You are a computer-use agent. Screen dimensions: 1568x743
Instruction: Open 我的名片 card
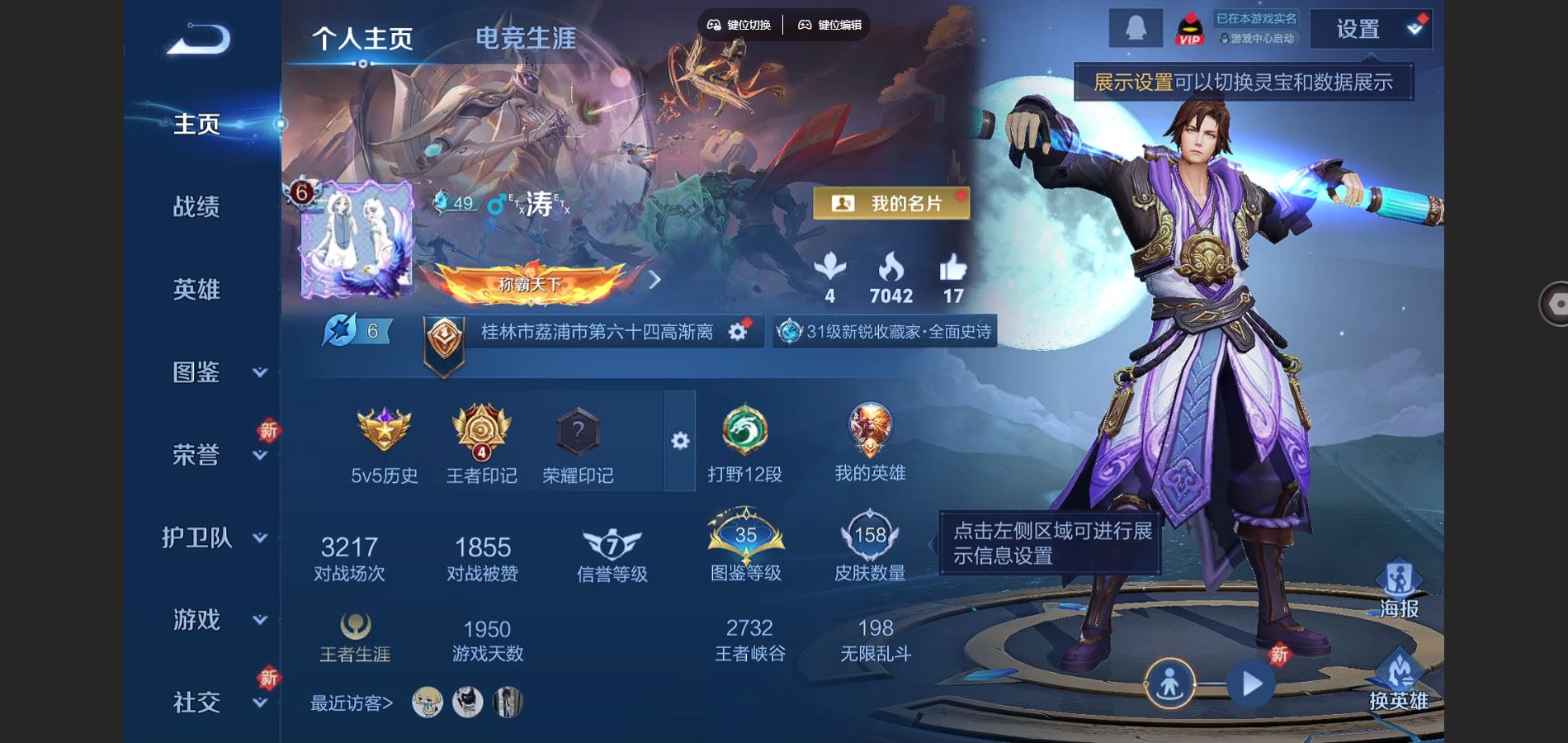click(891, 203)
